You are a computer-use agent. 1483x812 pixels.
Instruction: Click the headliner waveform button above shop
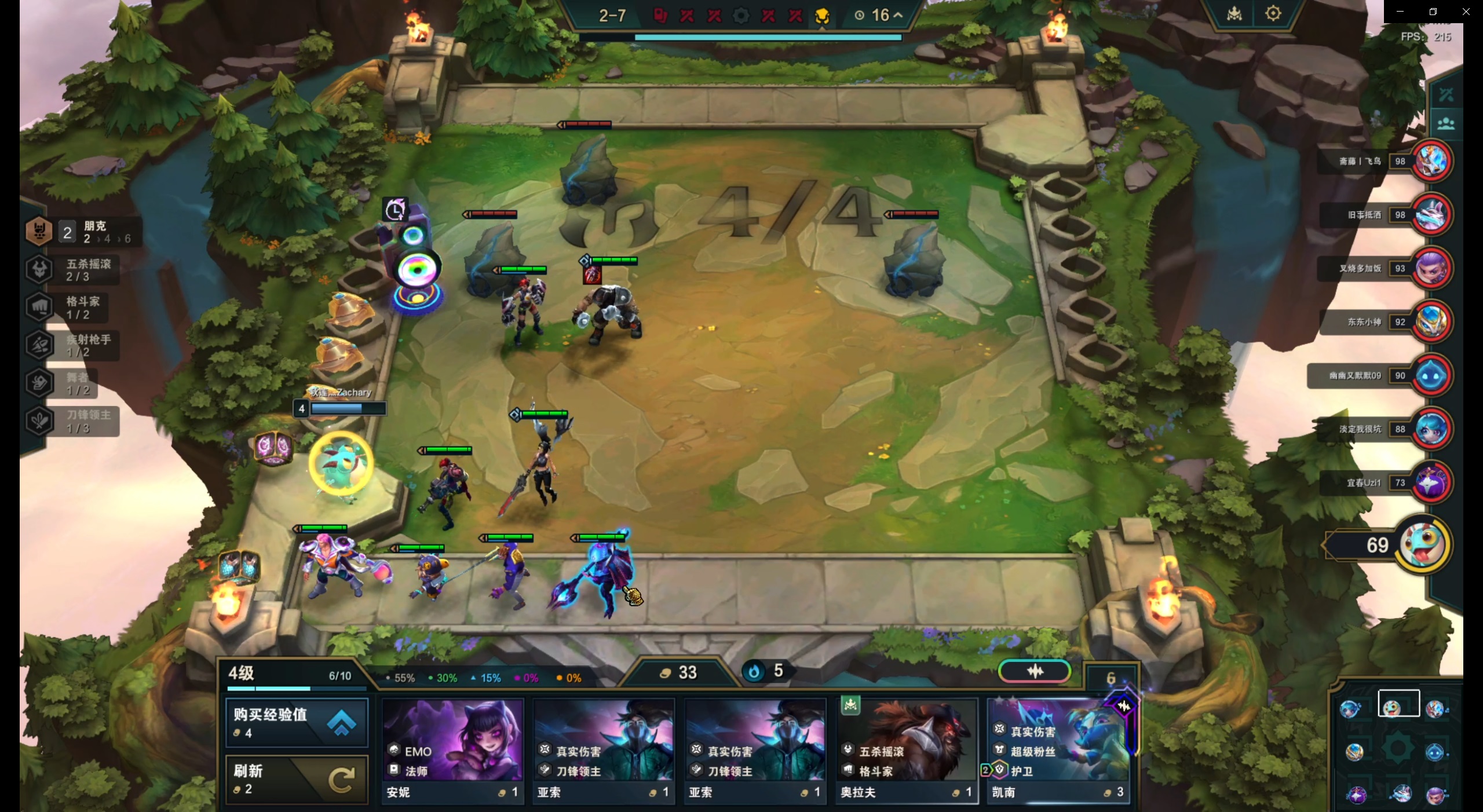pos(1035,671)
